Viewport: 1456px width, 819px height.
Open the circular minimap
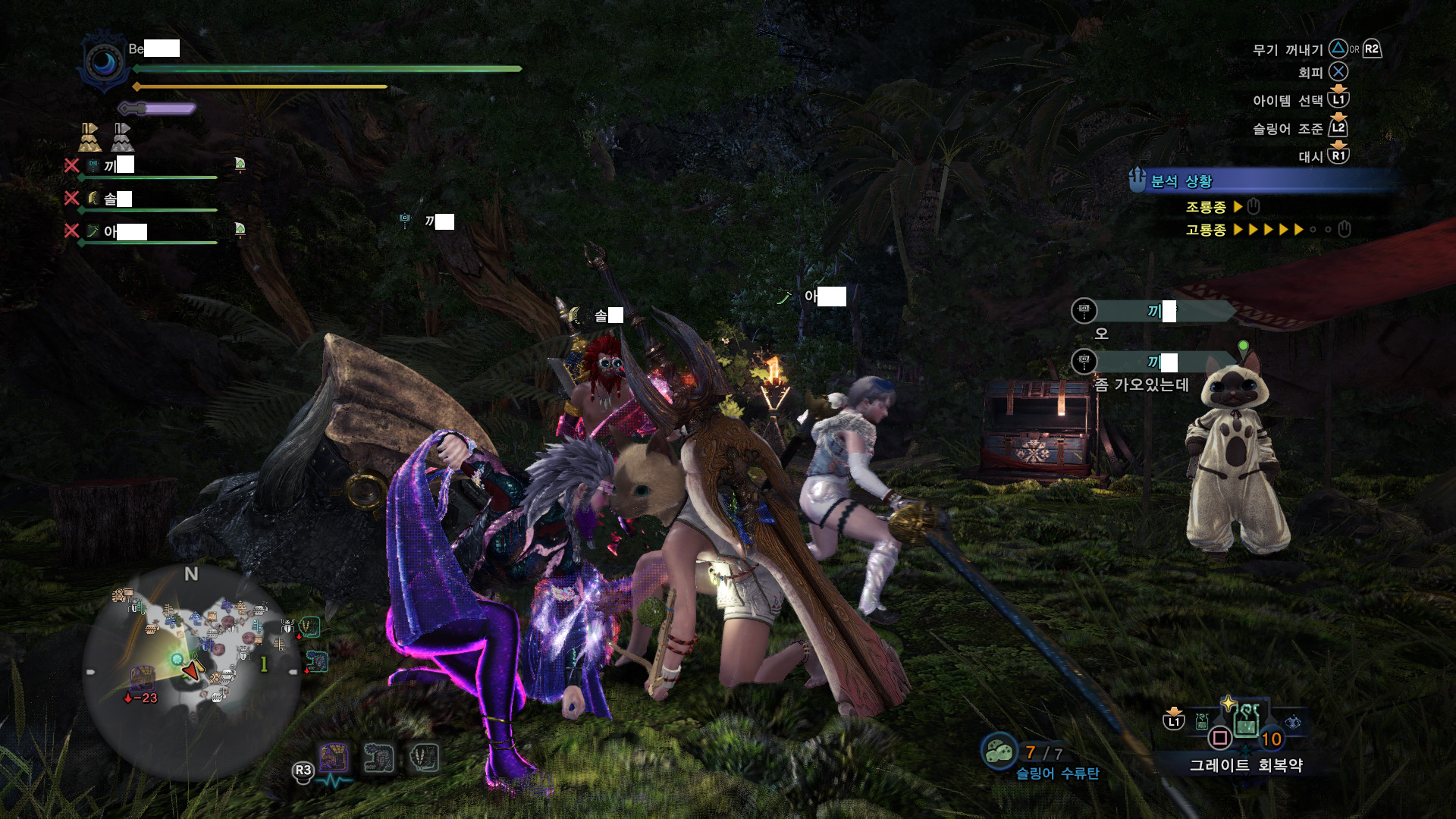click(191, 672)
